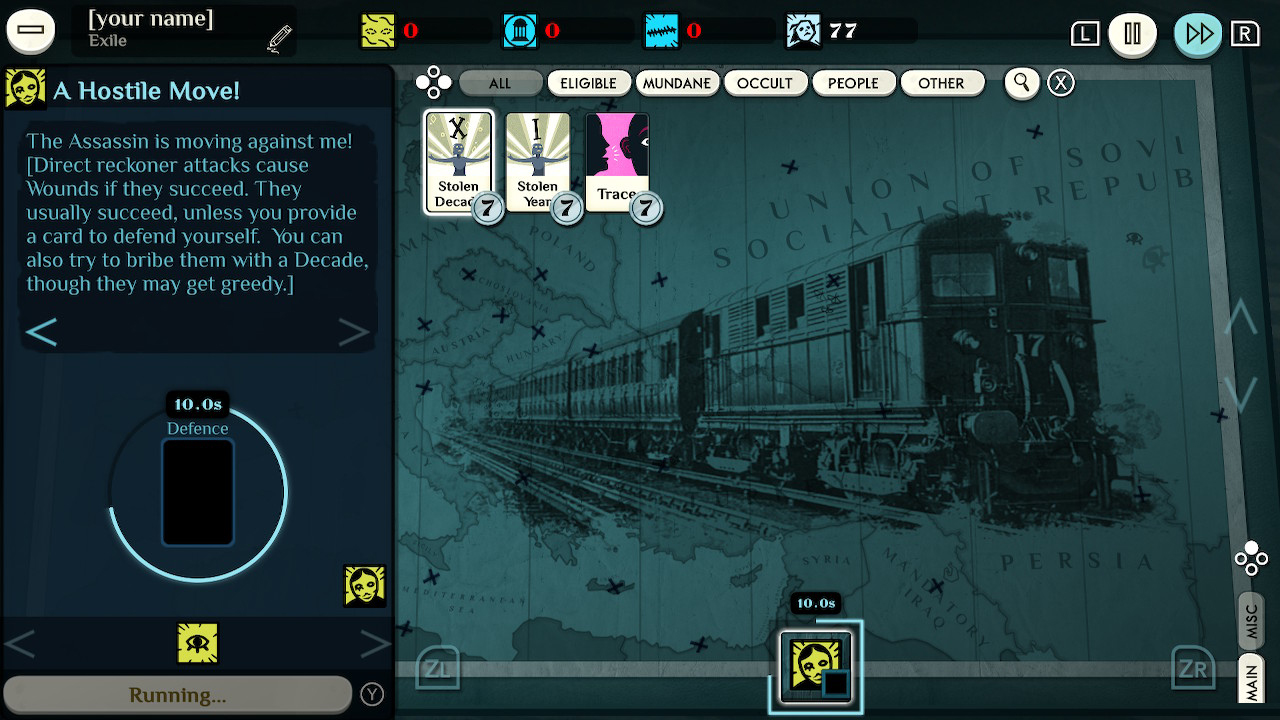Open the OCCULT filter tab

tap(766, 83)
